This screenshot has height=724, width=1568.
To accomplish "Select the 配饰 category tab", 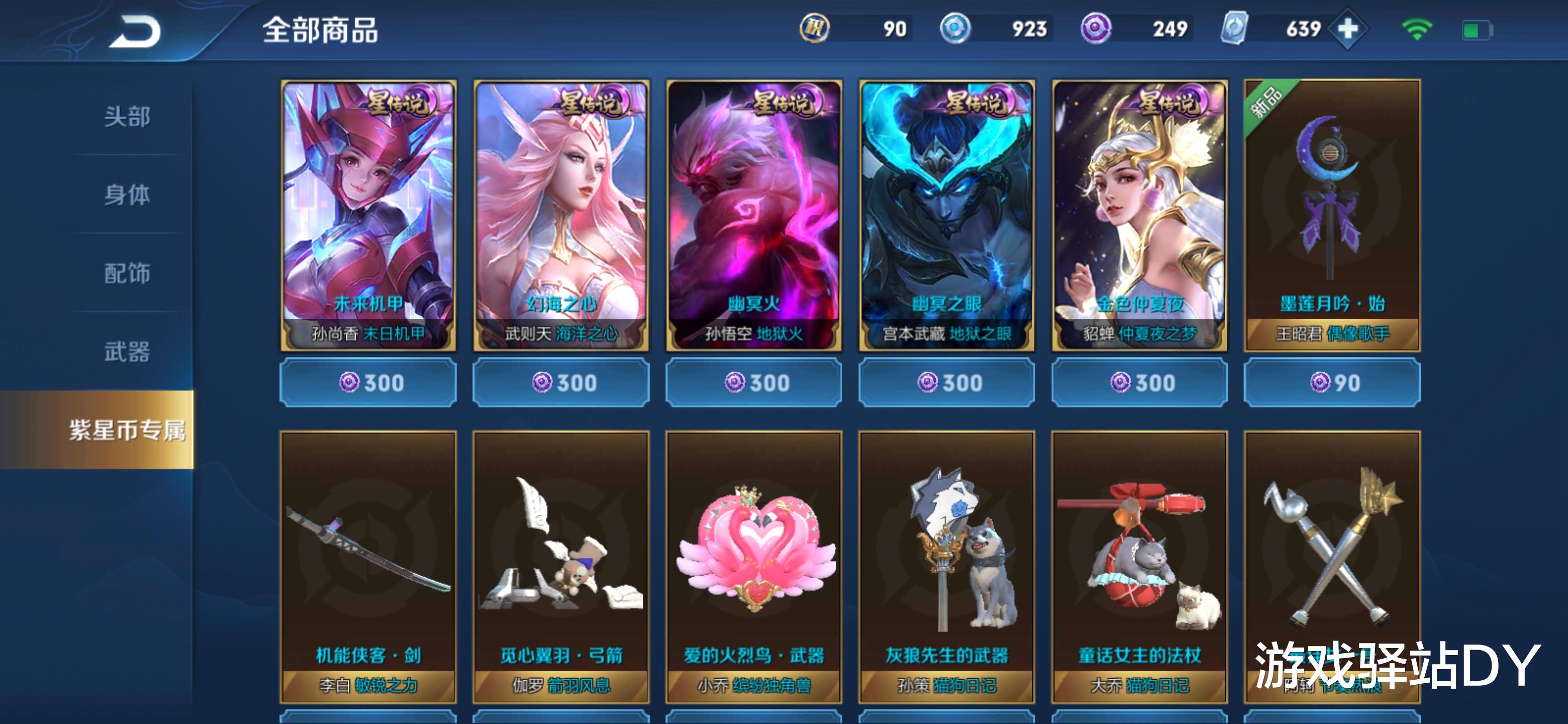I will (x=127, y=274).
